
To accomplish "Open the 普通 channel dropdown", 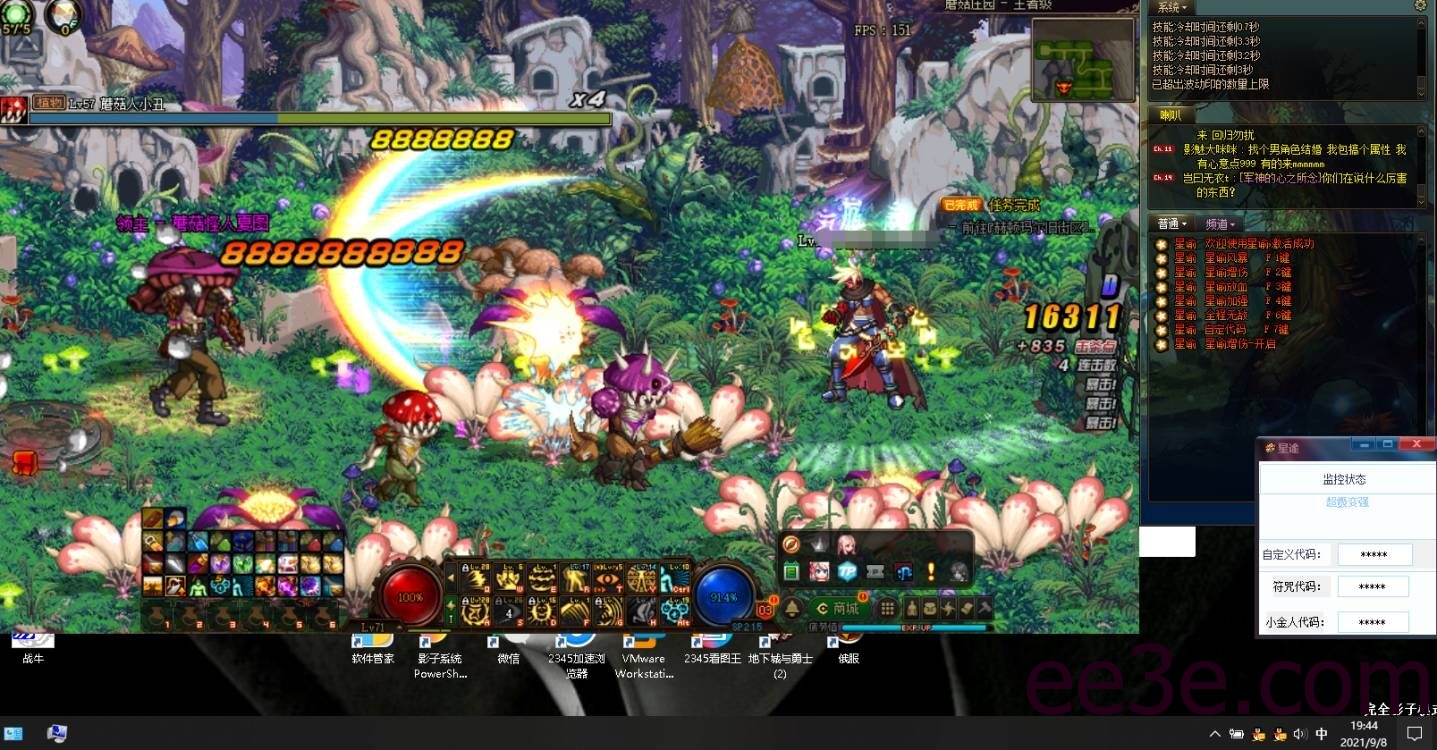I will (x=1171, y=223).
